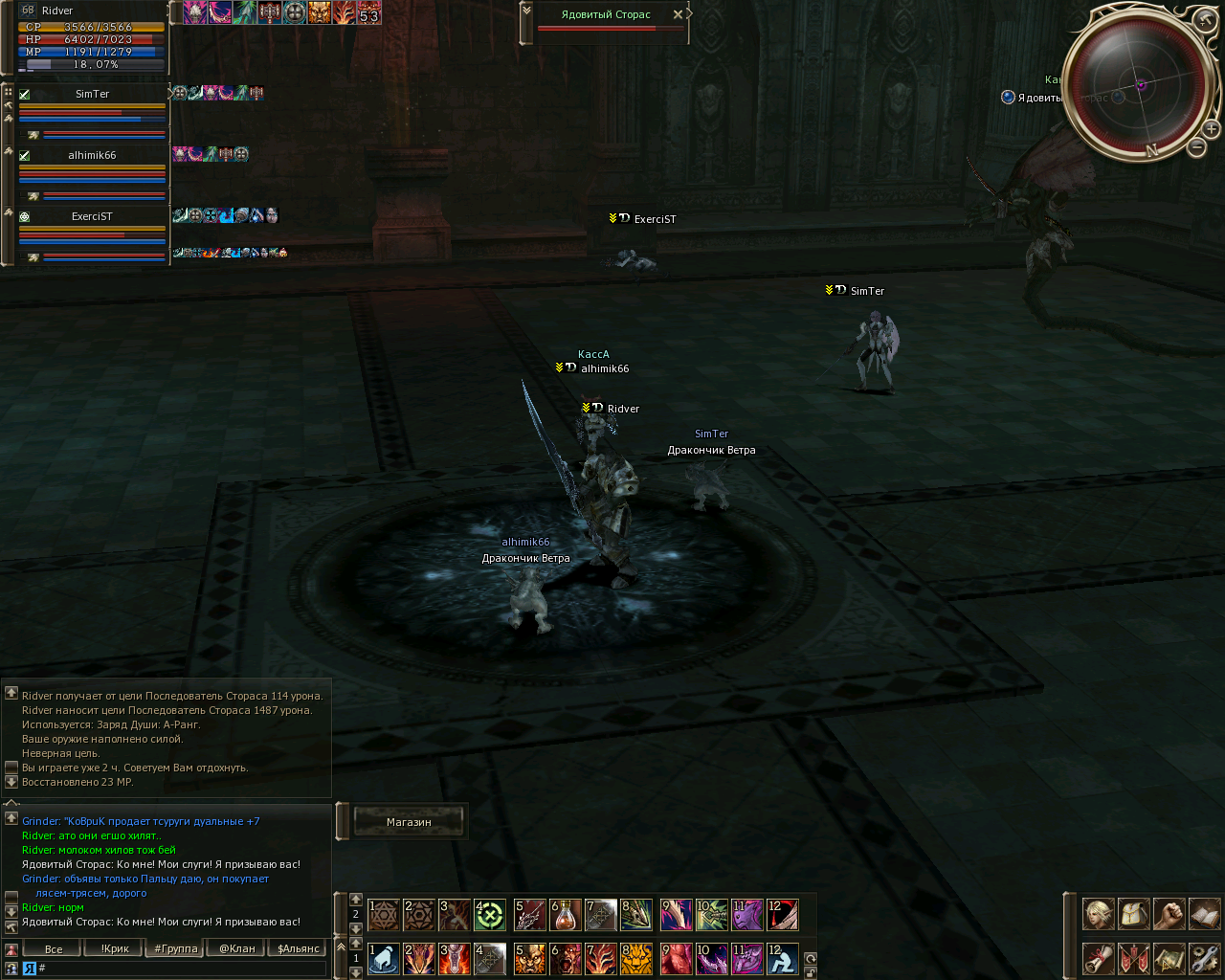Open system settings wrench icon
The image size is (1225, 980).
click(x=1204, y=957)
